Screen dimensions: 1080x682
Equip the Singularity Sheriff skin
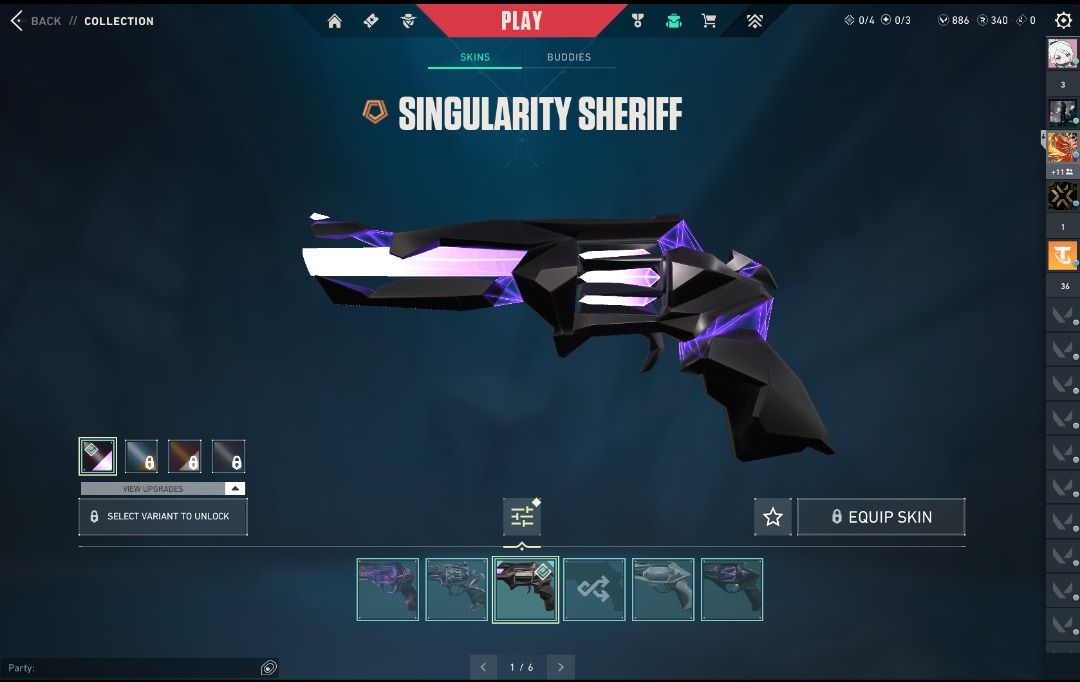click(x=881, y=517)
